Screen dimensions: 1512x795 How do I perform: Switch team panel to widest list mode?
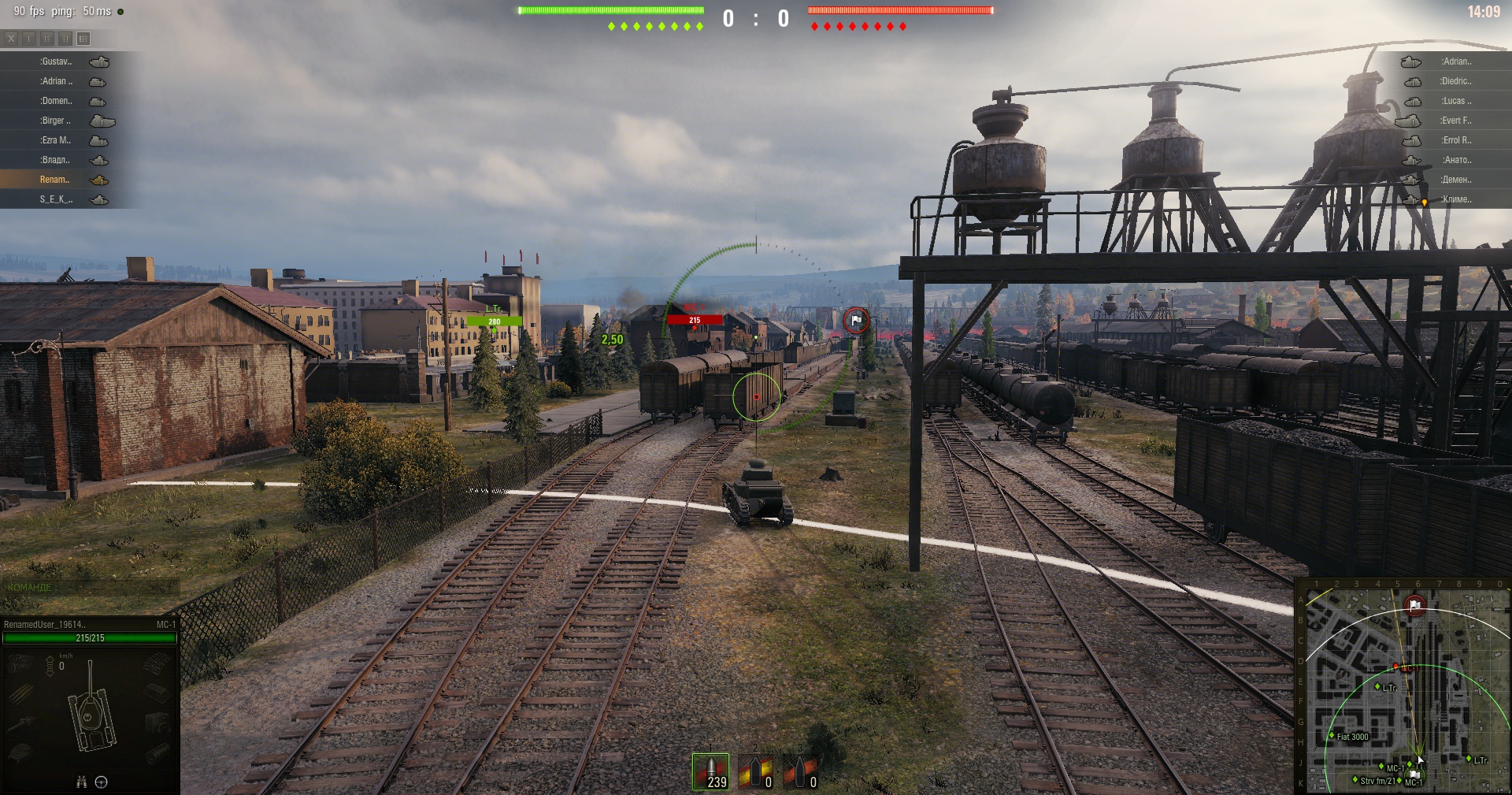pyautogui.click(x=83, y=38)
